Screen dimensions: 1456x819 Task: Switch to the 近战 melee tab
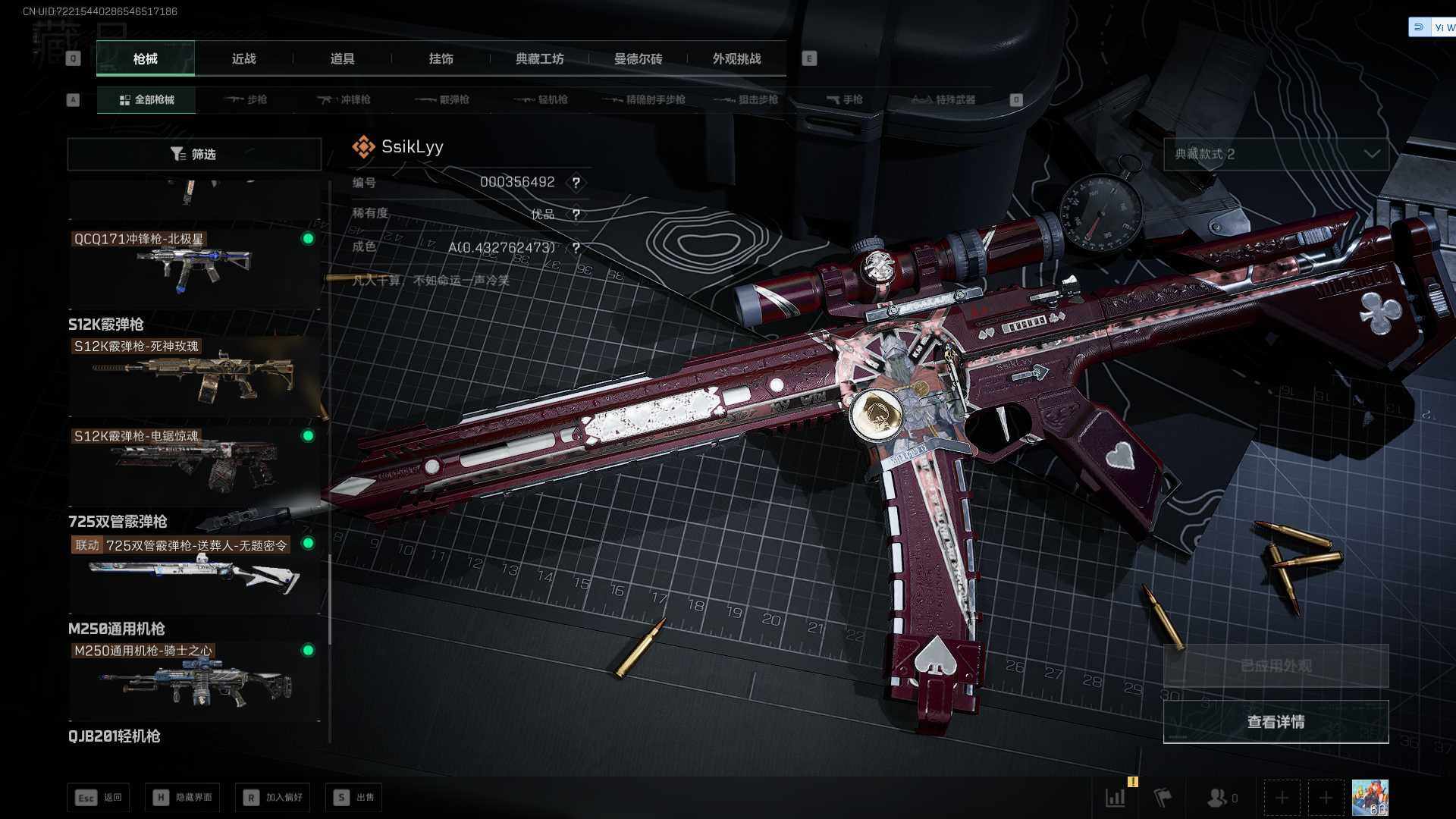pos(243,58)
